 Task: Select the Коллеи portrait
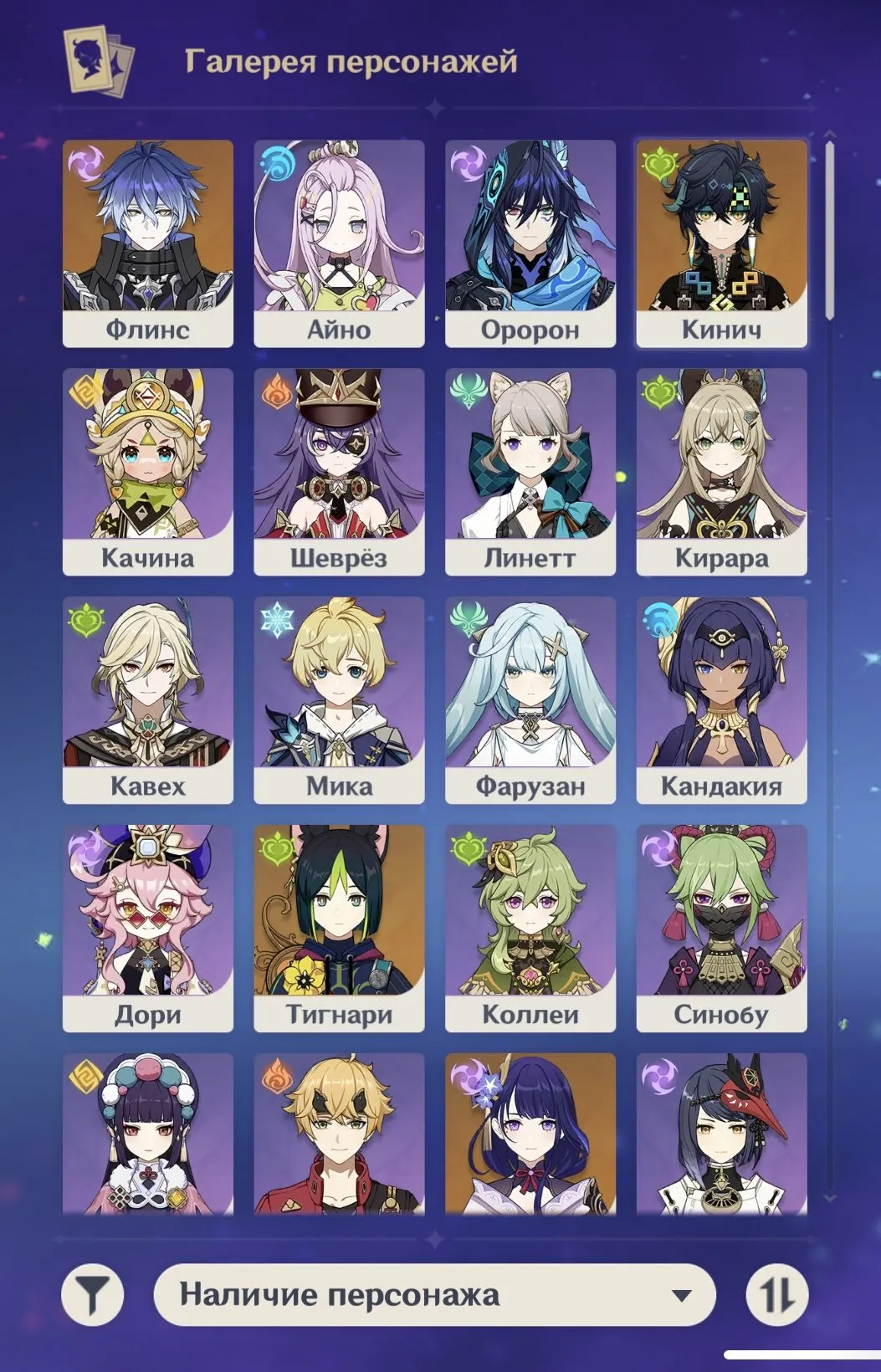[530, 928]
